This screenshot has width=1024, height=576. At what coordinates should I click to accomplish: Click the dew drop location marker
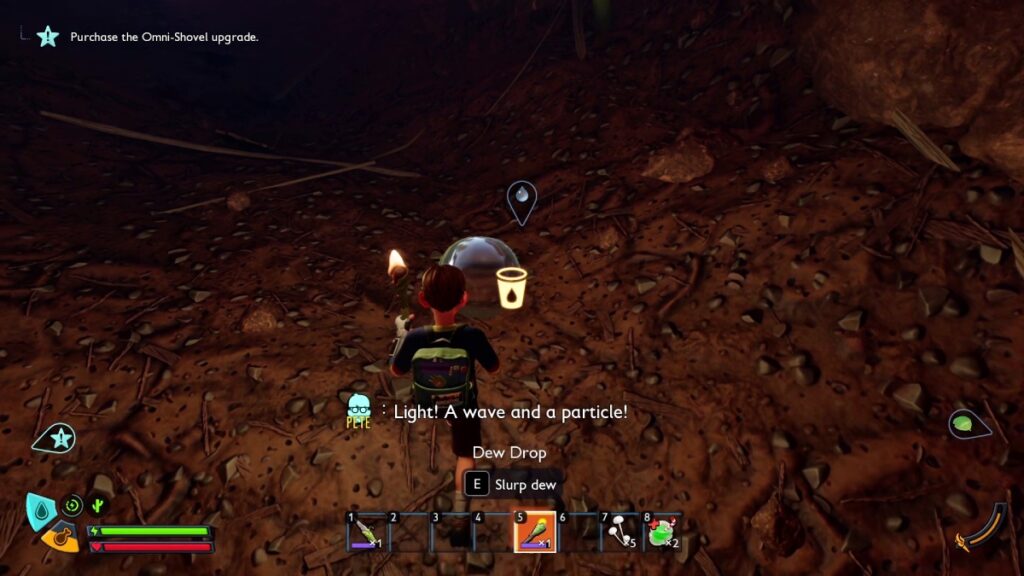click(x=521, y=200)
